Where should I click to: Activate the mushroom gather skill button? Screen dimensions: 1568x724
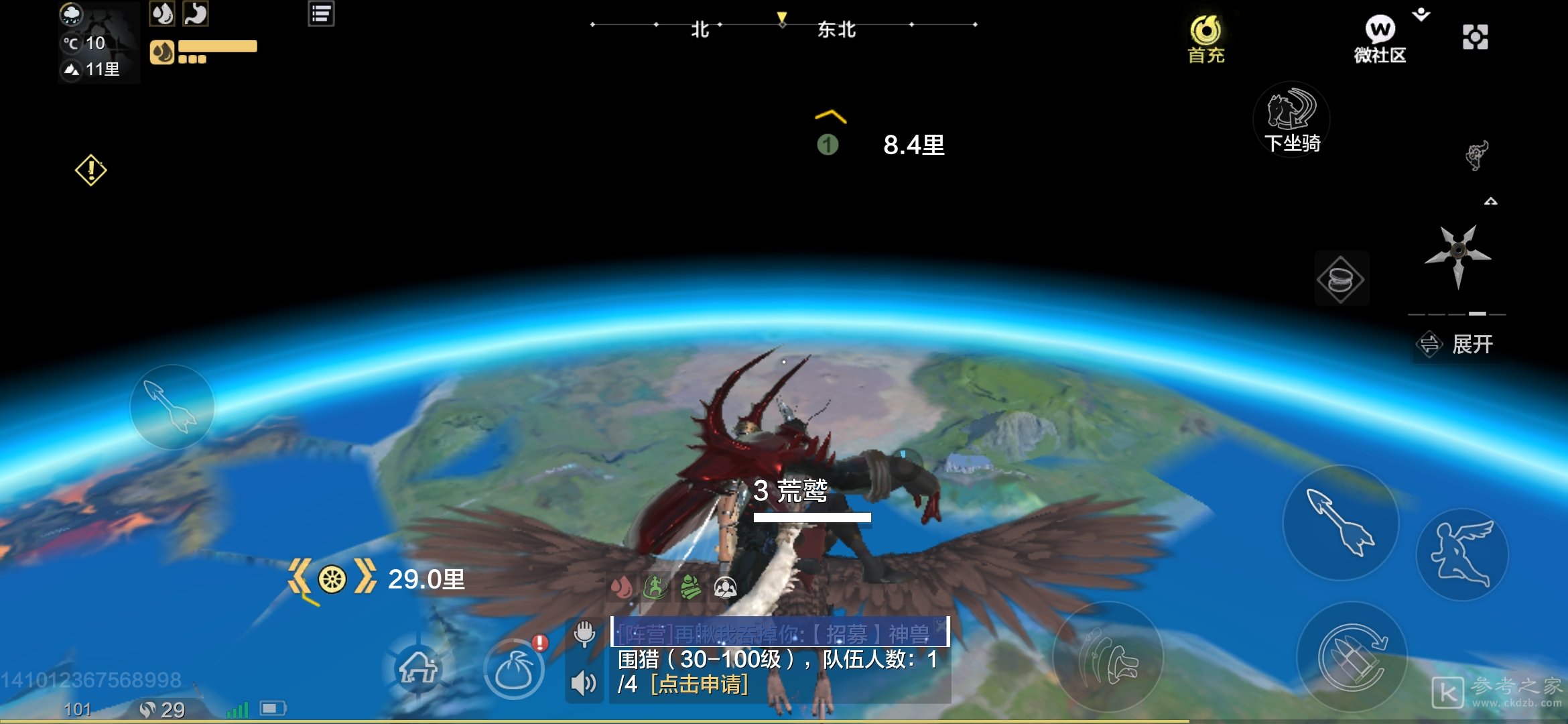[1108, 658]
